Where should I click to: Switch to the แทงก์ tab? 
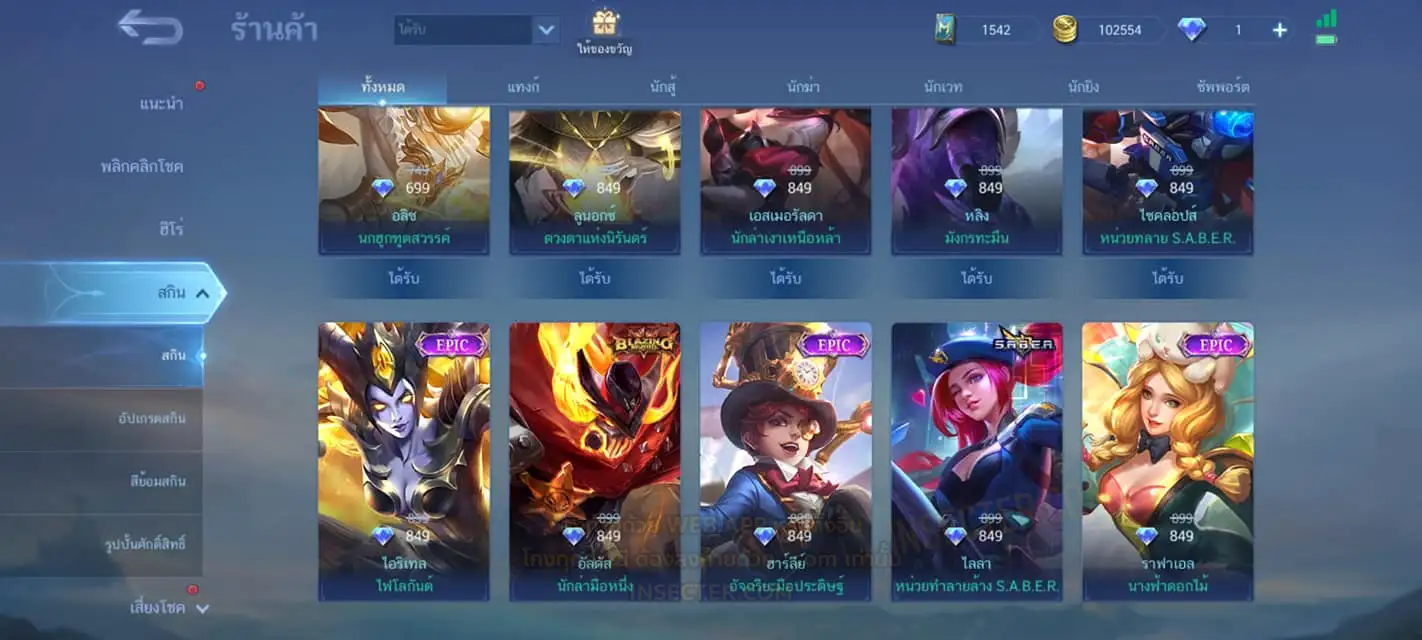click(x=523, y=87)
